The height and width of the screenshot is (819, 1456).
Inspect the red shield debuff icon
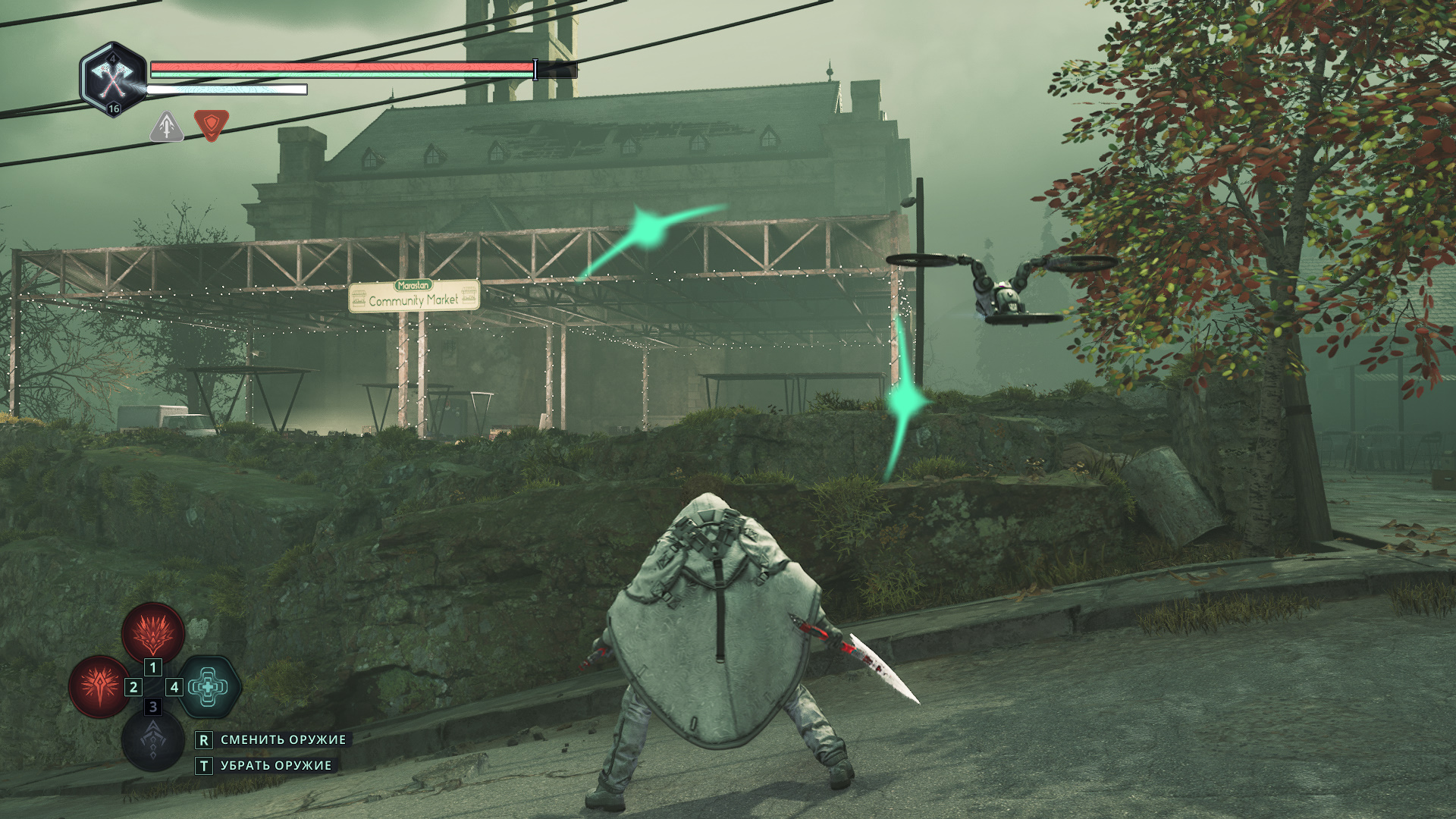tap(211, 125)
